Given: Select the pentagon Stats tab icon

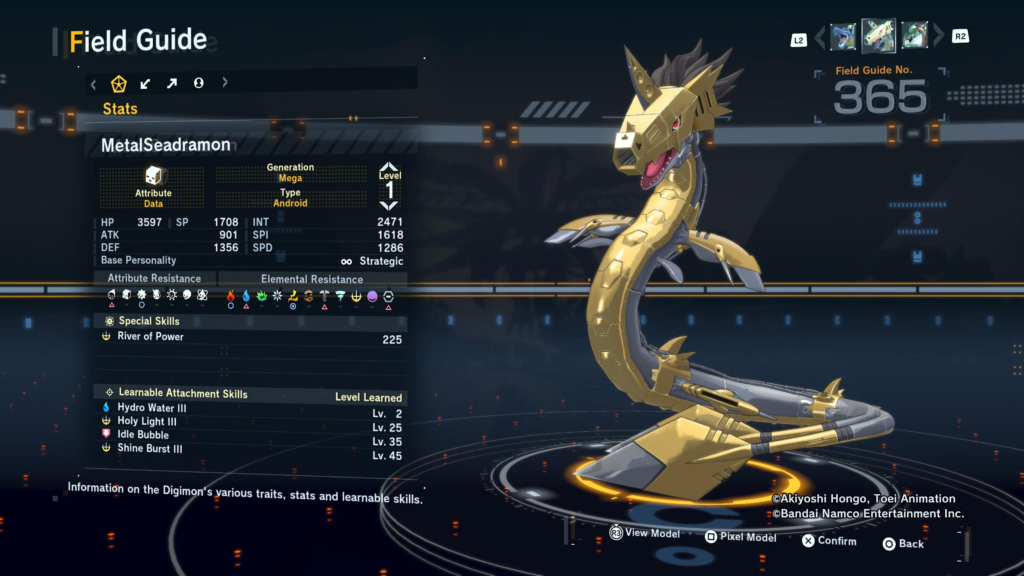Looking at the screenshot, I should [x=118, y=83].
